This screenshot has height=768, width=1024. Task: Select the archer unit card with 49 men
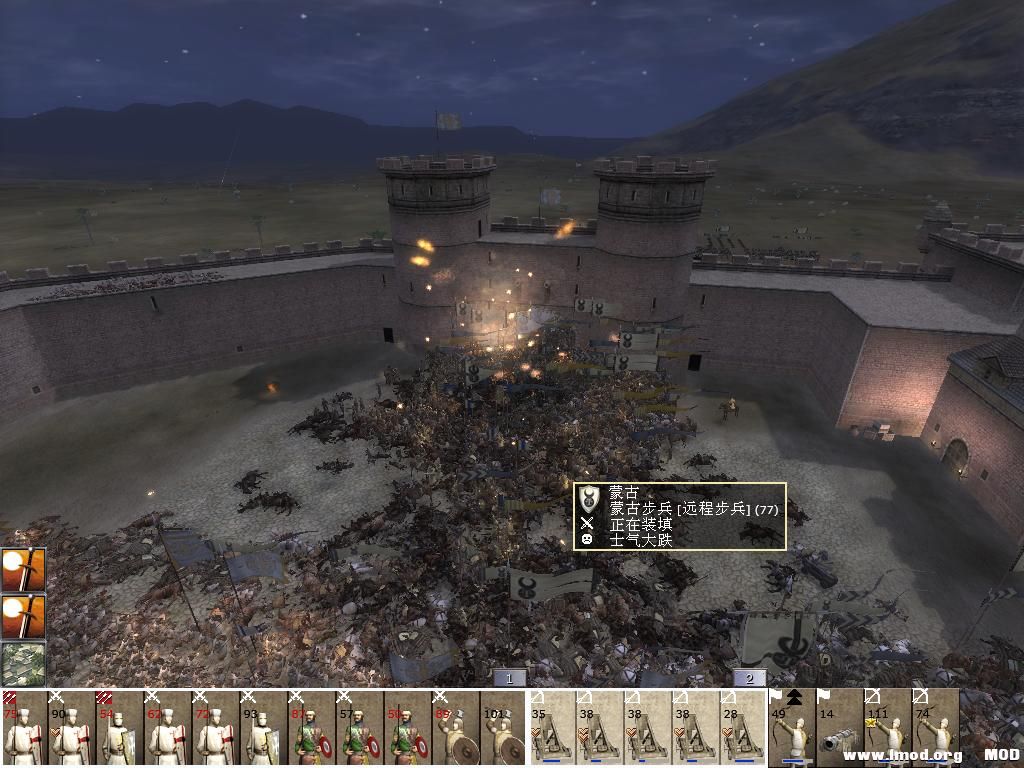click(792, 728)
